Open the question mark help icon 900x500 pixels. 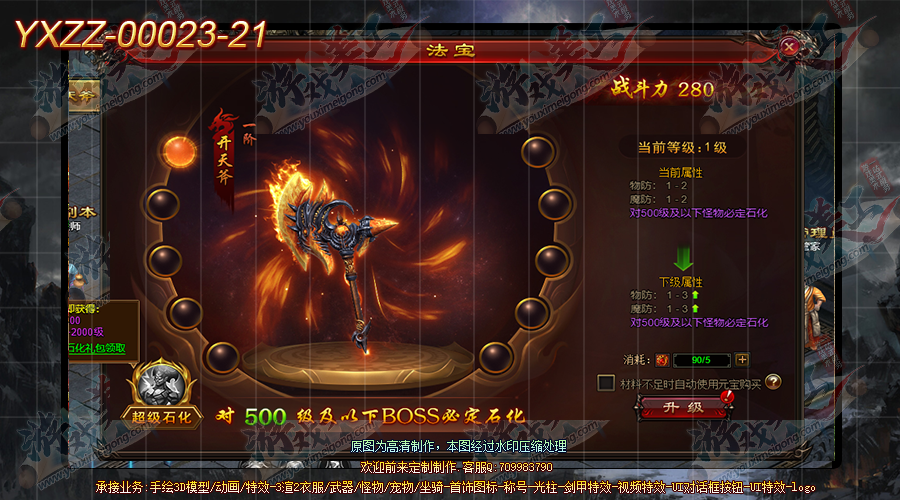(773, 381)
